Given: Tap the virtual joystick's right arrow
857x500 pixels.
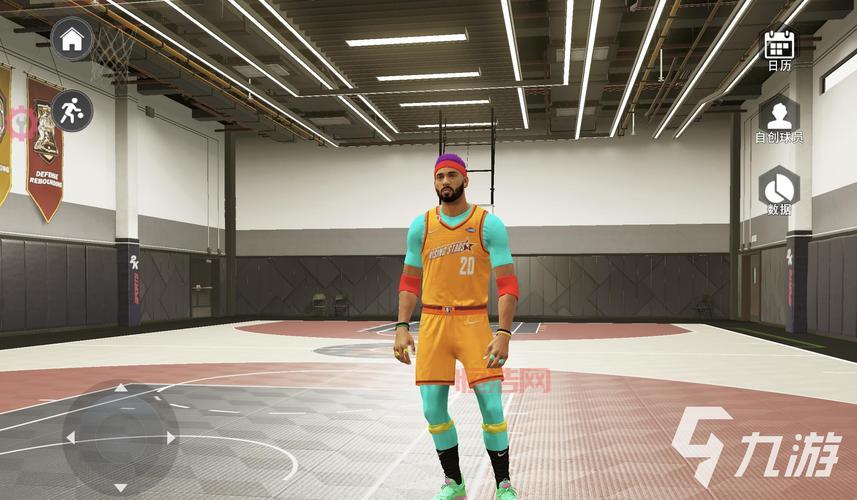Looking at the screenshot, I should pyautogui.click(x=171, y=438).
